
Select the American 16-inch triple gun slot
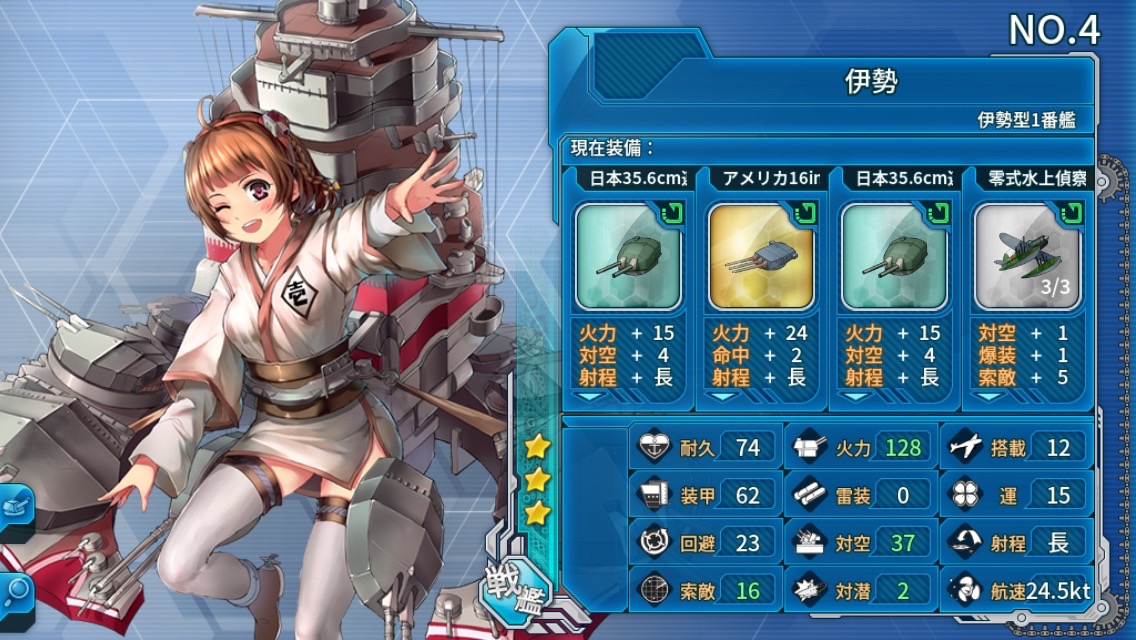(x=760, y=257)
